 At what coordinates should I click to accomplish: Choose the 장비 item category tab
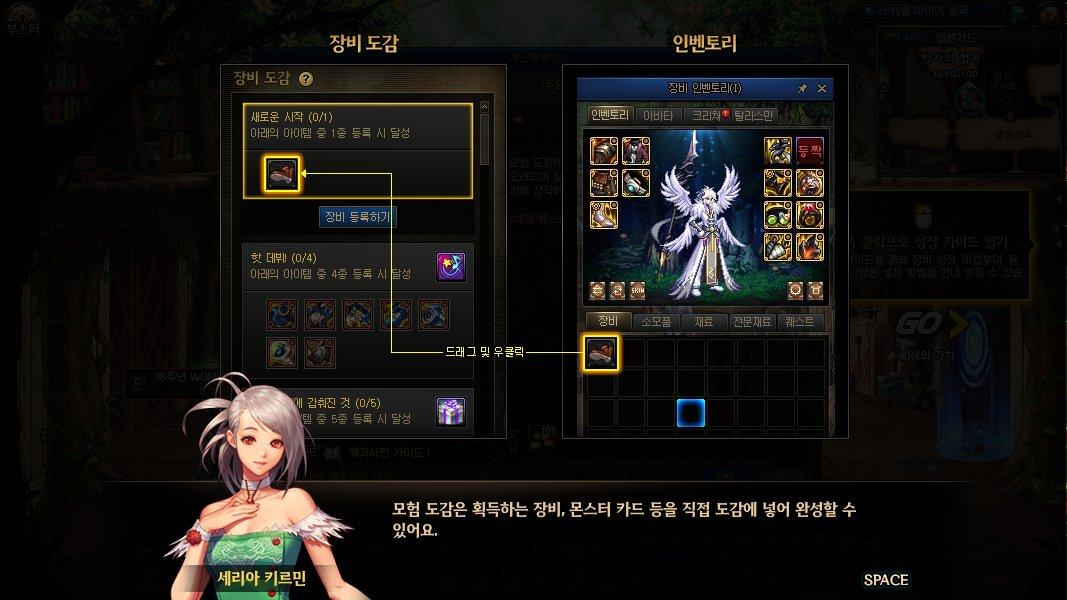(x=607, y=322)
